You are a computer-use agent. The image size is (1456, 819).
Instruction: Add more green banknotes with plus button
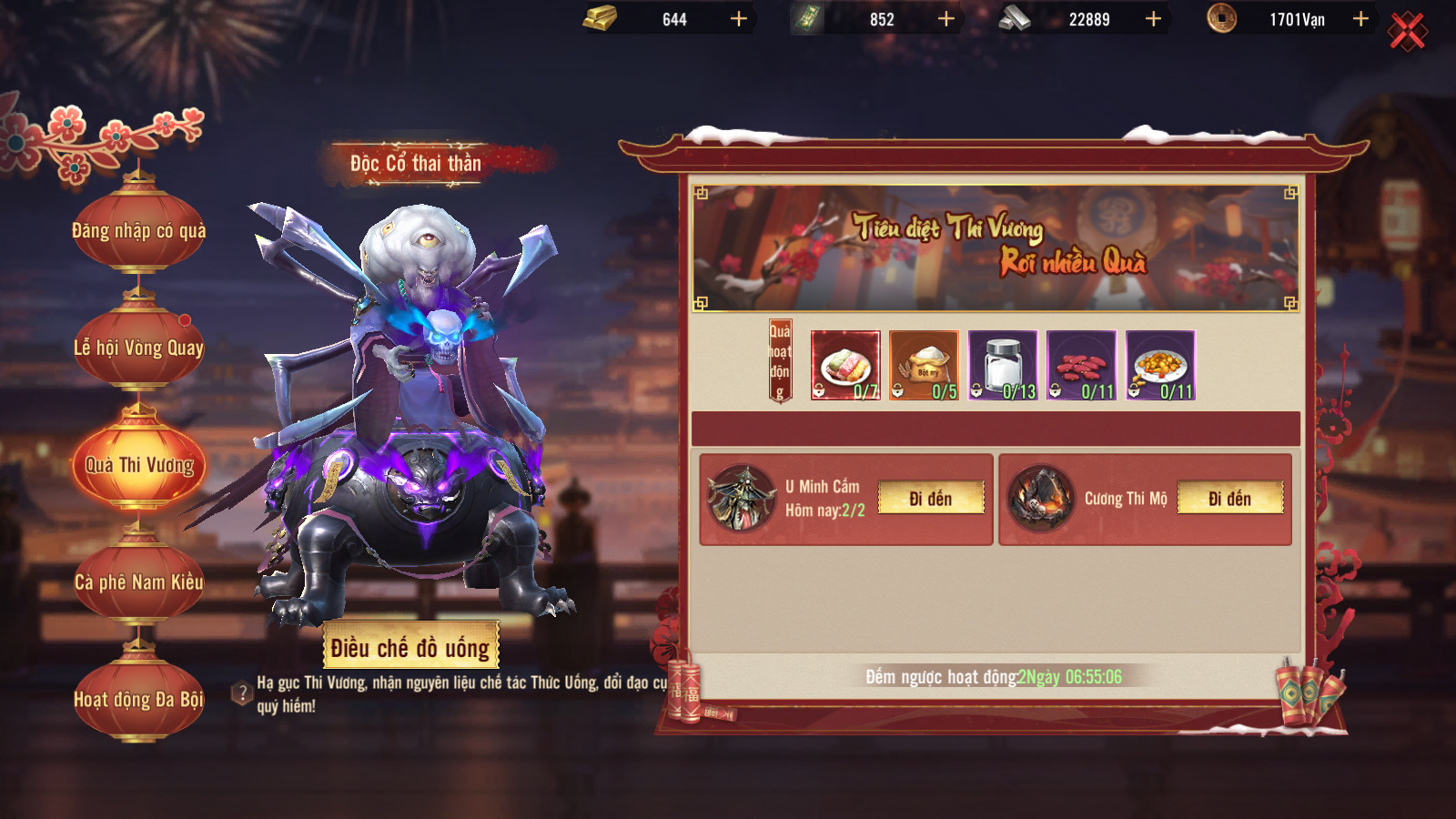pos(946,19)
